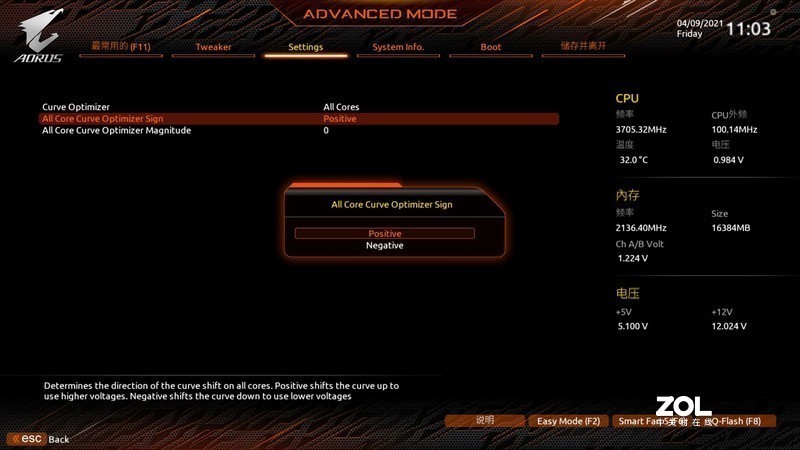Choose Negative in the sign popup
Image resolution: width=800 pixels, height=450 pixels.
click(x=384, y=246)
